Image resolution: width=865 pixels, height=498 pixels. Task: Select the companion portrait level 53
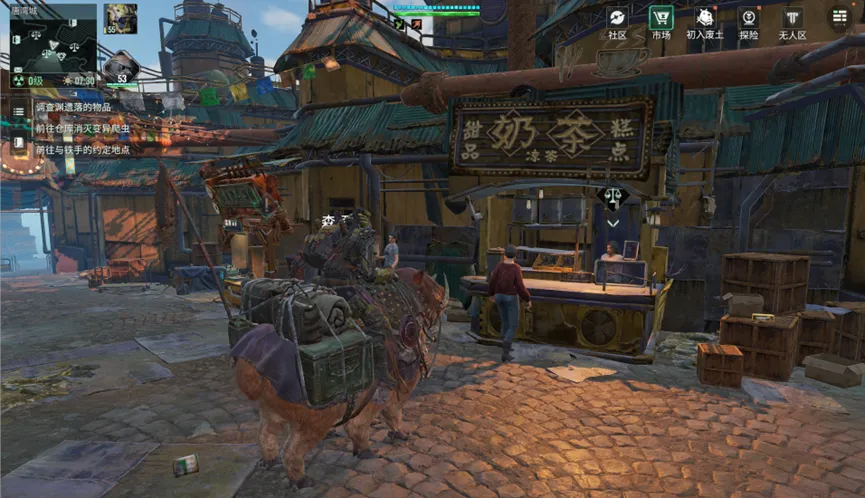click(x=121, y=66)
